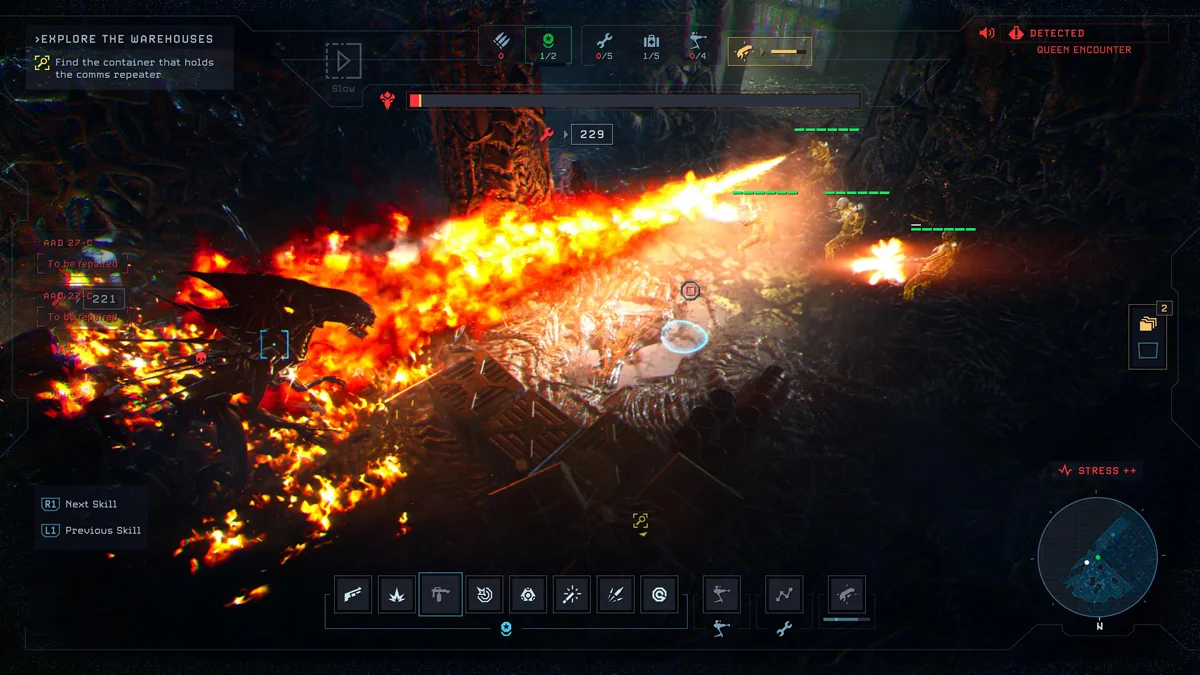Select the shotgun blast skill
Image resolution: width=1200 pixels, height=675 pixels.
[354, 595]
